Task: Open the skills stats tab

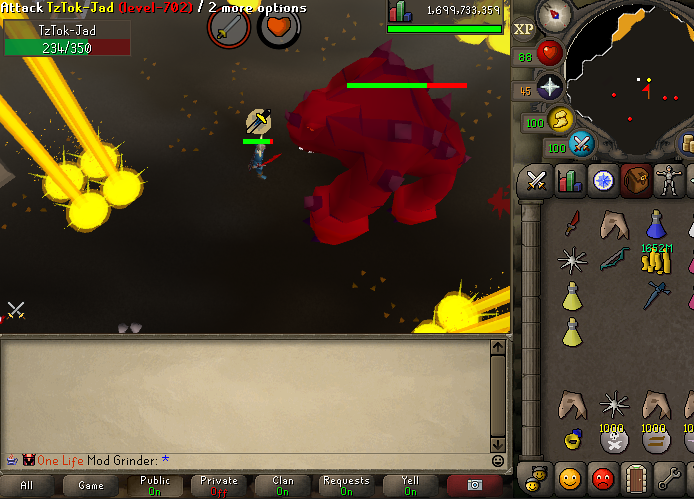Action: coord(569,181)
